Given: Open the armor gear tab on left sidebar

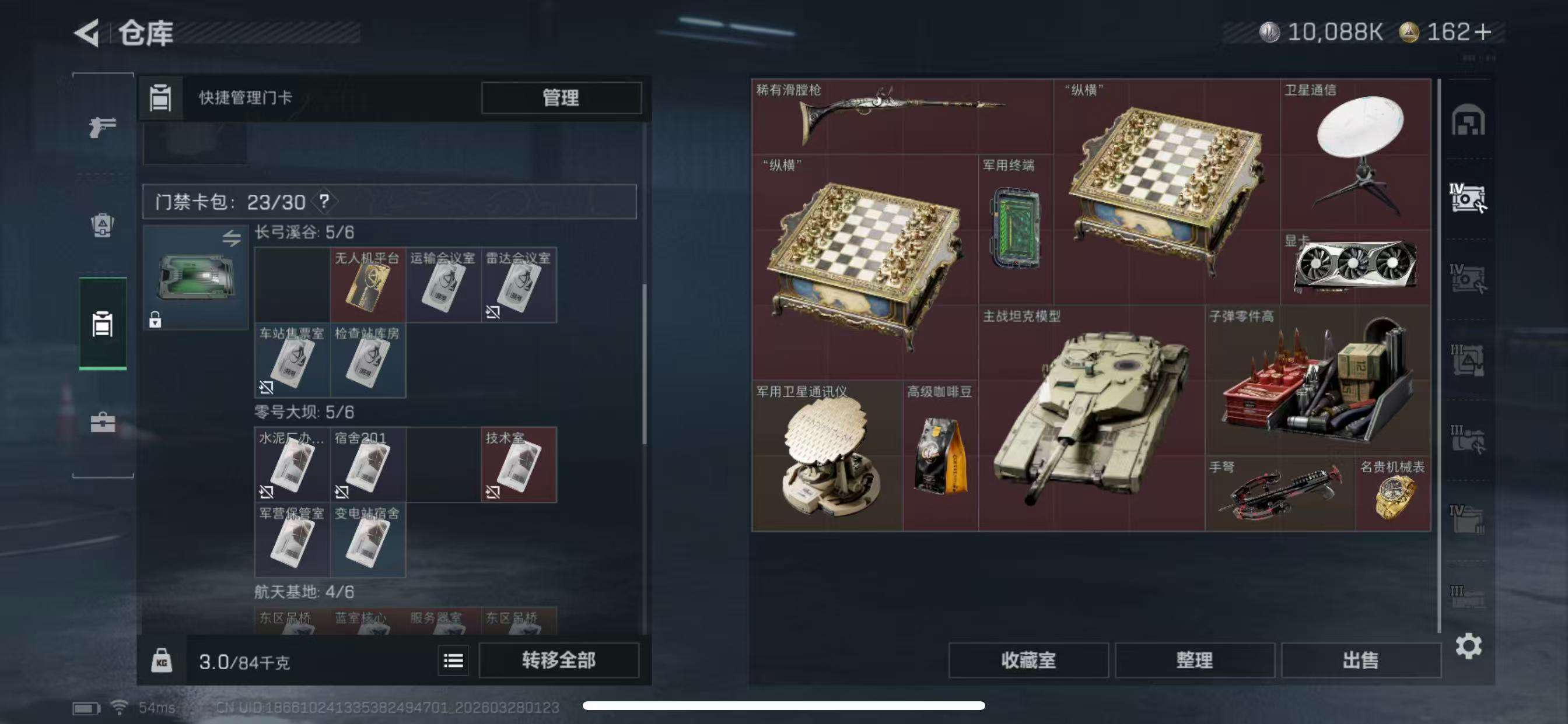Looking at the screenshot, I should click(x=102, y=225).
